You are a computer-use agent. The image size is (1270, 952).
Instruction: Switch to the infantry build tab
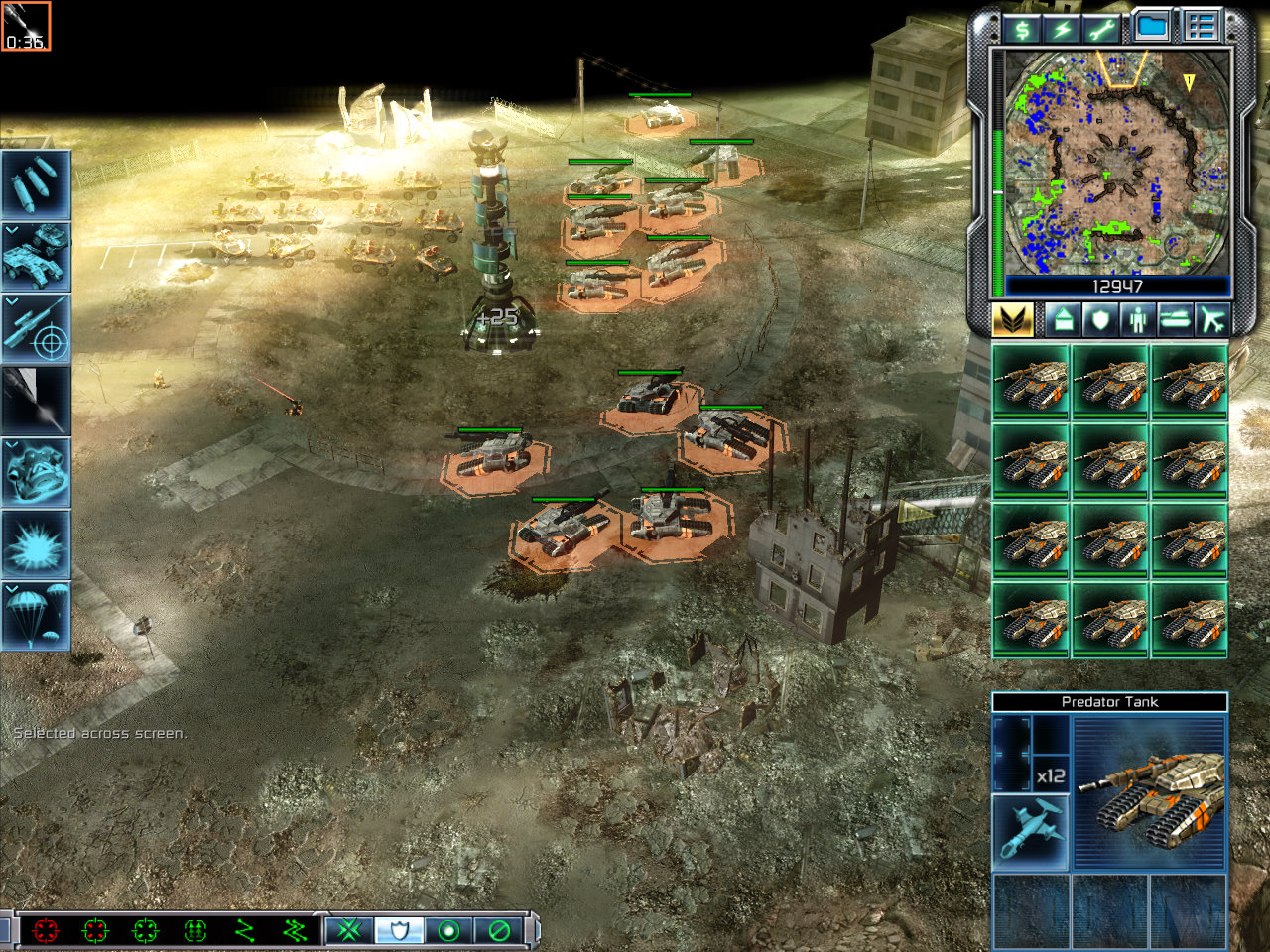(x=1136, y=320)
